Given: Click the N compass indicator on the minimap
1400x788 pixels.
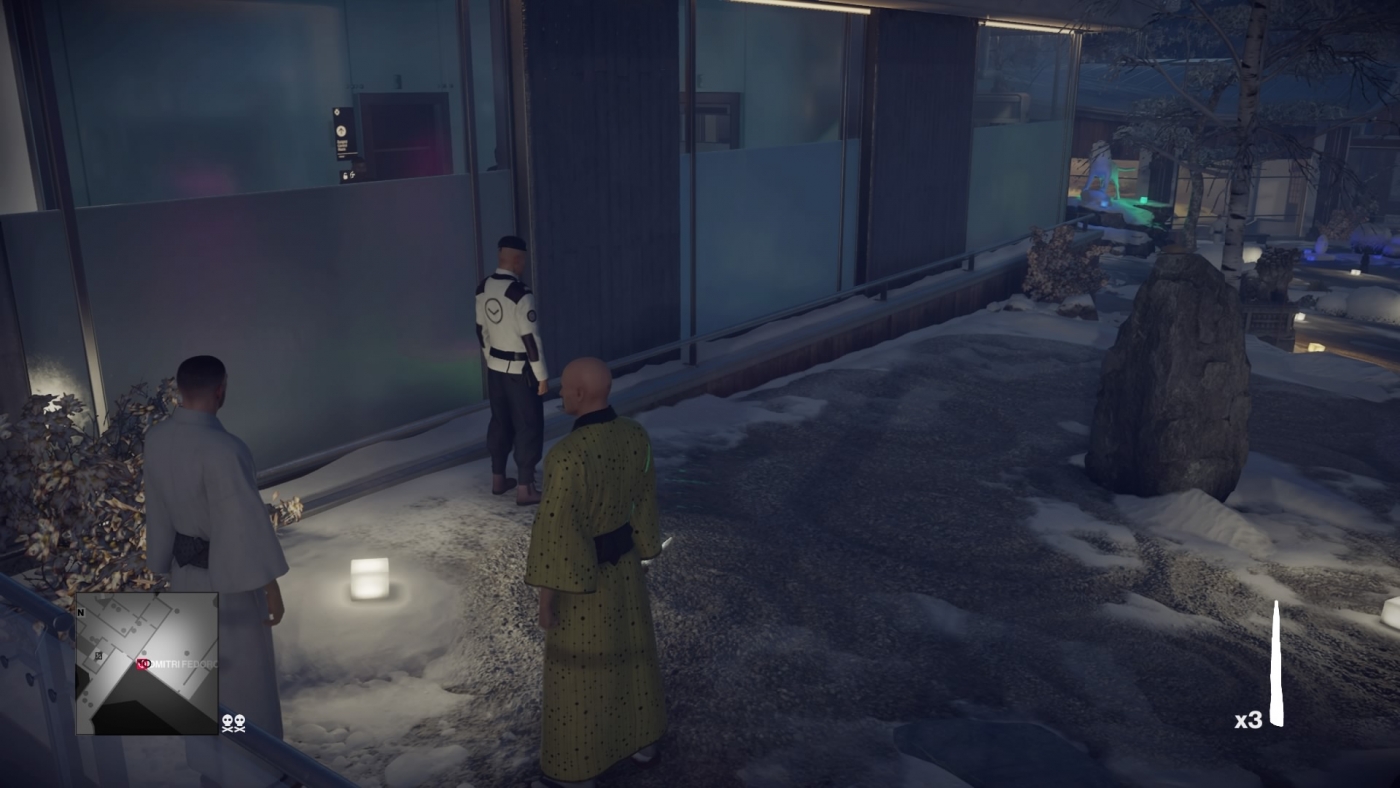Looking at the screenshot, I should (81, 612).
